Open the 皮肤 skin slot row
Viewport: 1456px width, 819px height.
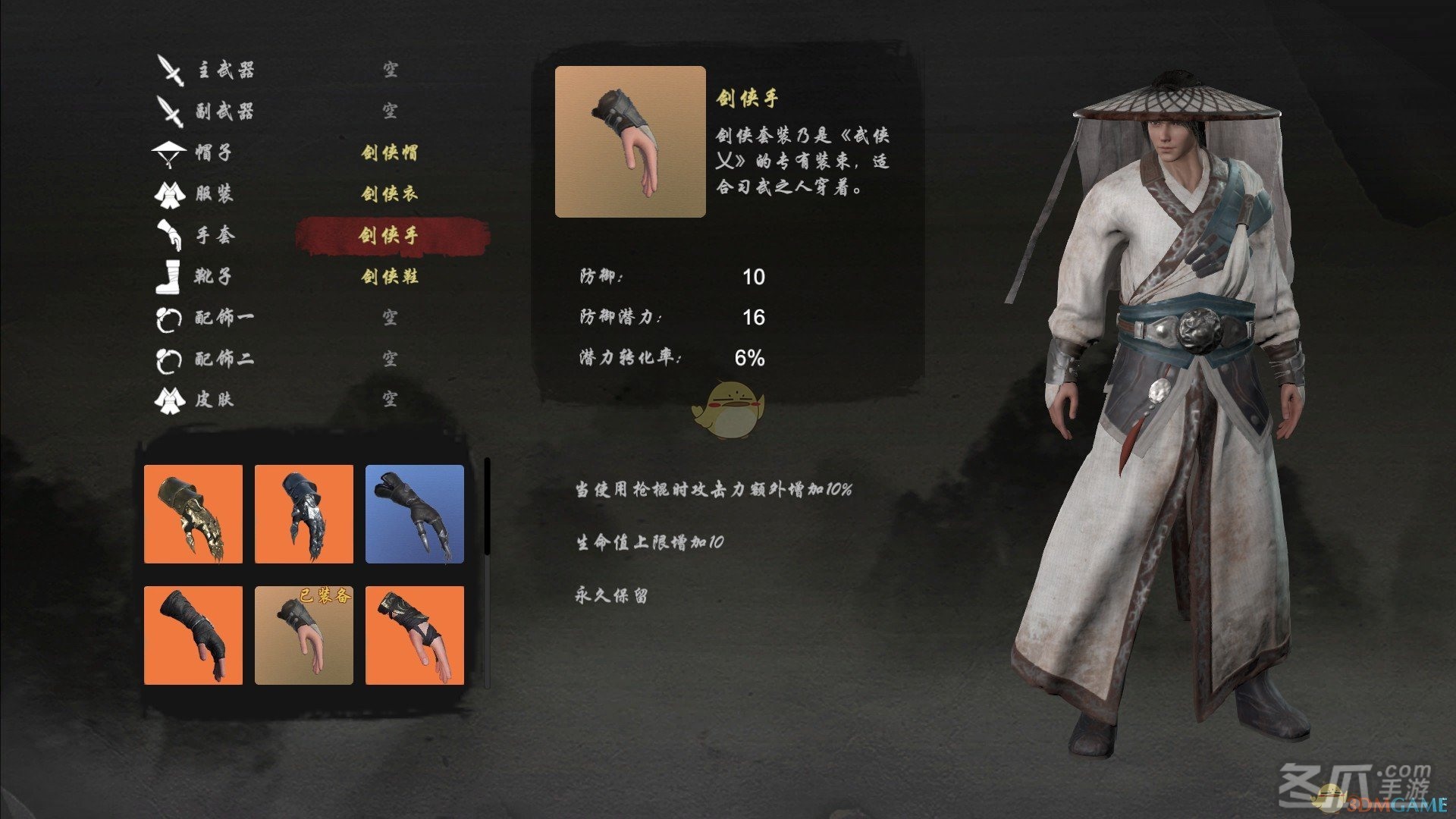pos(214,399)
